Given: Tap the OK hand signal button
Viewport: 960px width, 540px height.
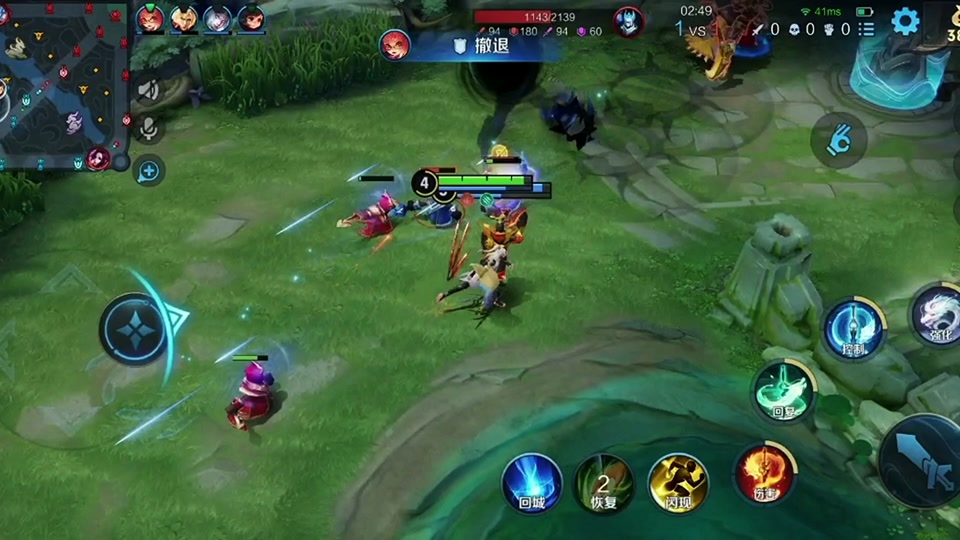Looking at the screenshot, I should coord(838,140).
